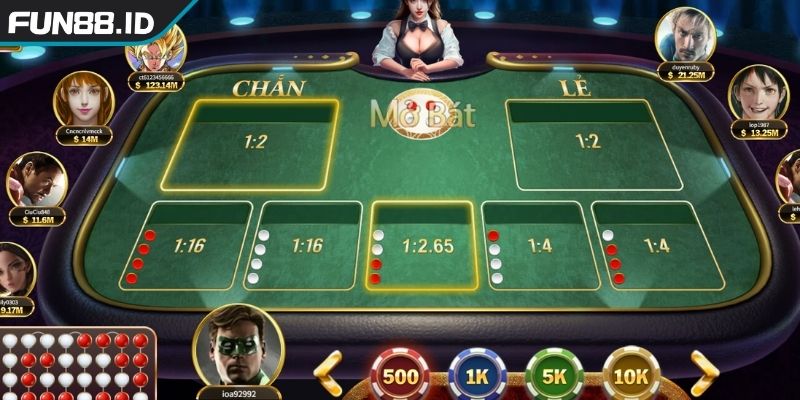Bet on the four red dots 1:16 box

tap(188, 245)
